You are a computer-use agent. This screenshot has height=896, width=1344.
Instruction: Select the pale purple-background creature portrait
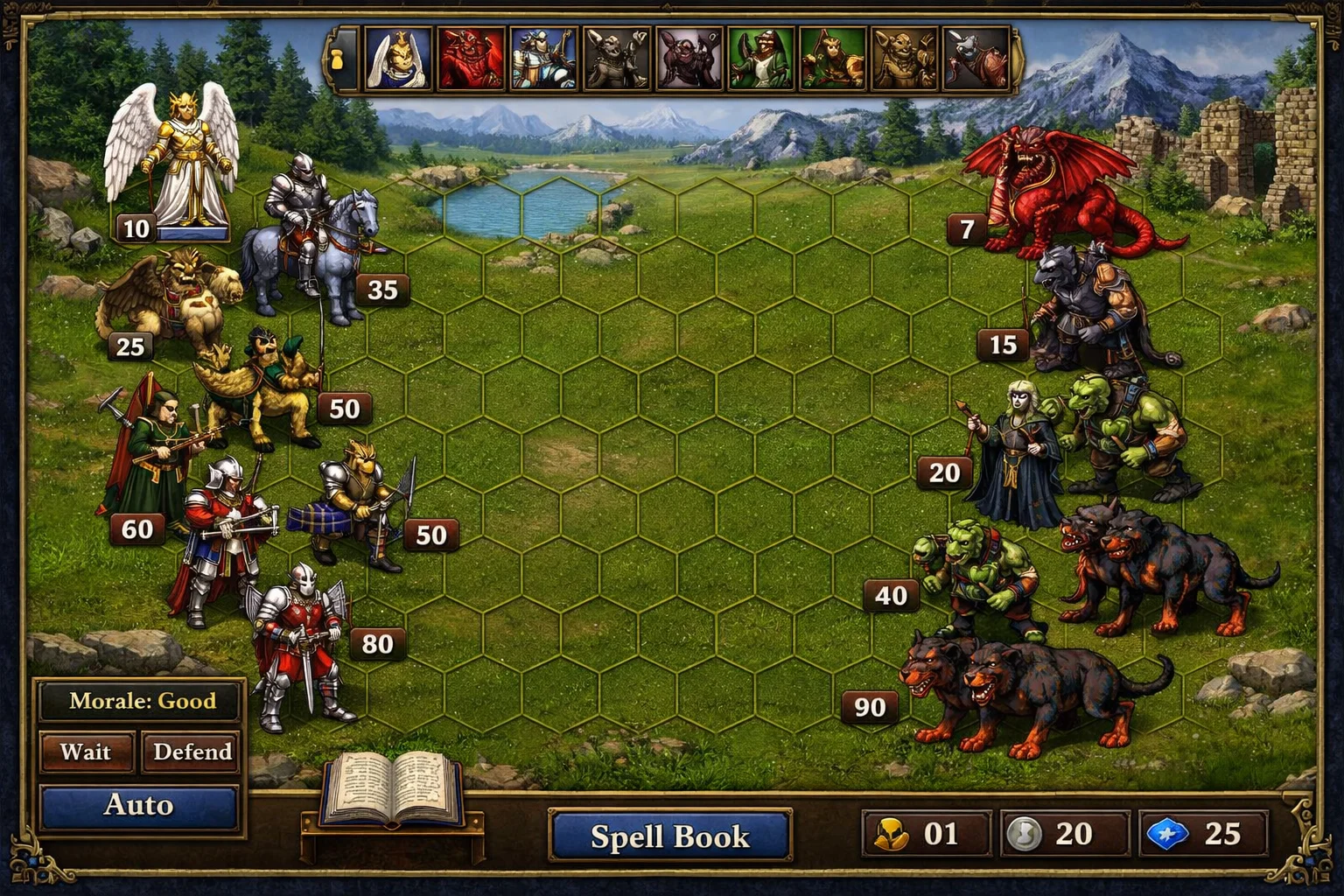[688, 59]
